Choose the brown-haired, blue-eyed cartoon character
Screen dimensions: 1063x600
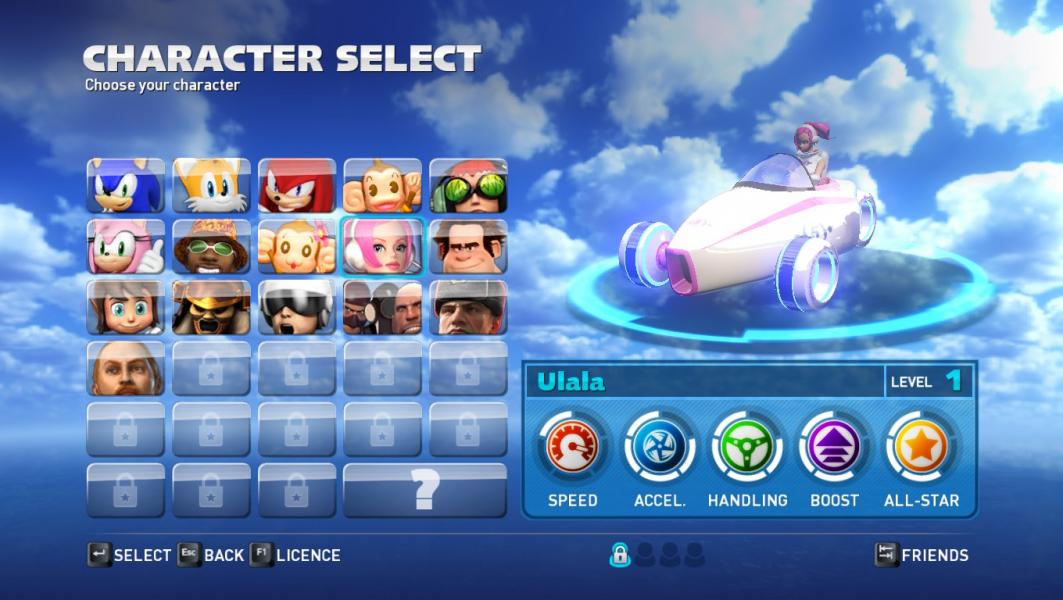(x=126, y=308)
